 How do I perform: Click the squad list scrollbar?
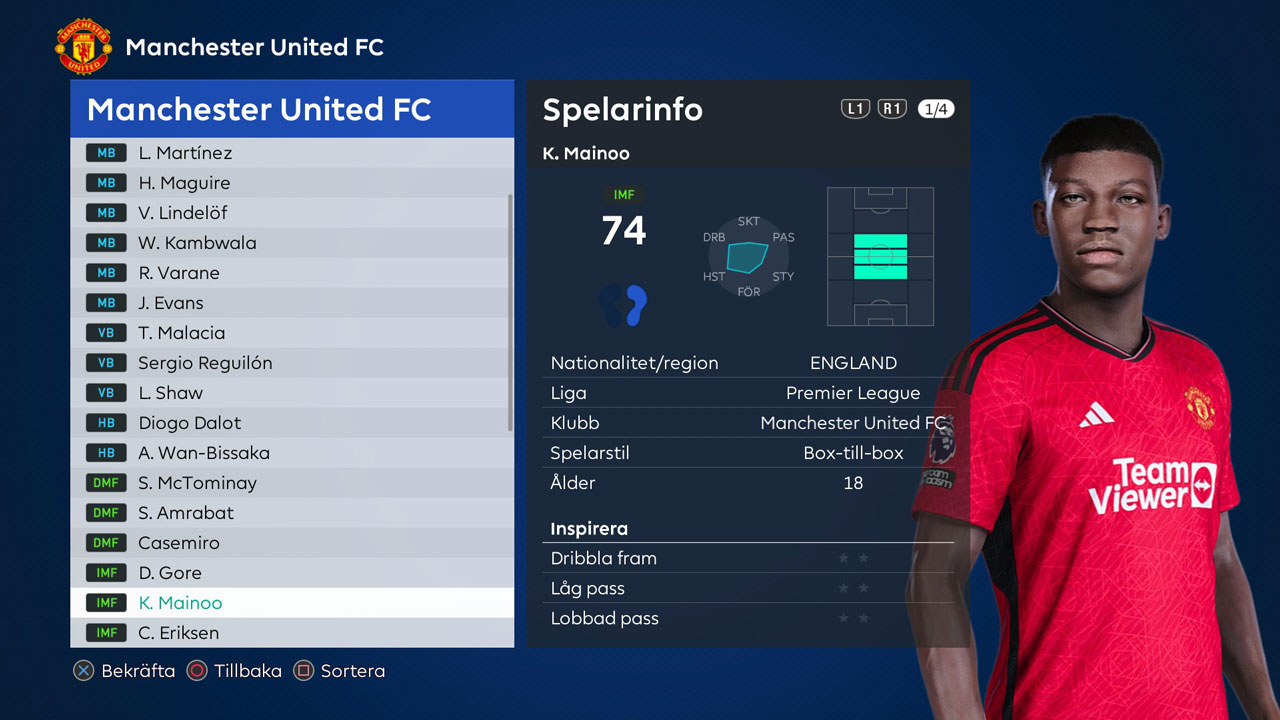click(x=511, y=312)
